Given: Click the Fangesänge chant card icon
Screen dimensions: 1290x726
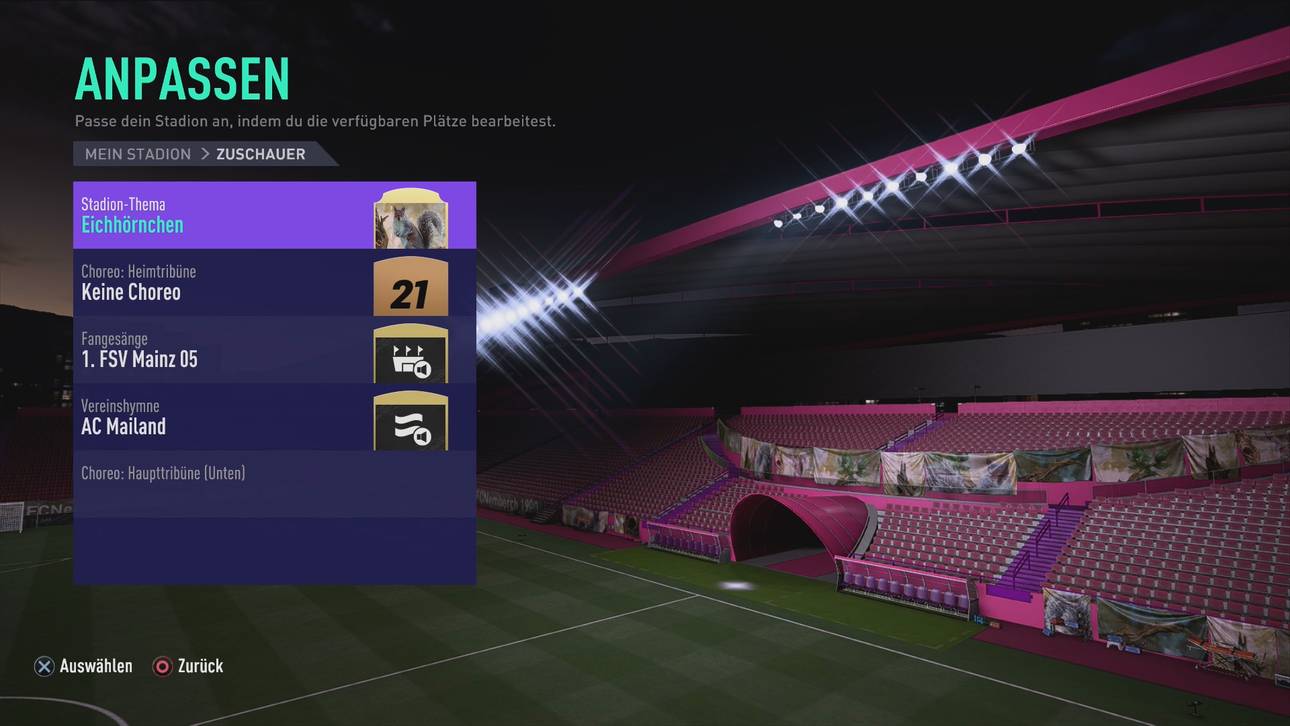Looking at the screenshot, I should tap(410, 354).
